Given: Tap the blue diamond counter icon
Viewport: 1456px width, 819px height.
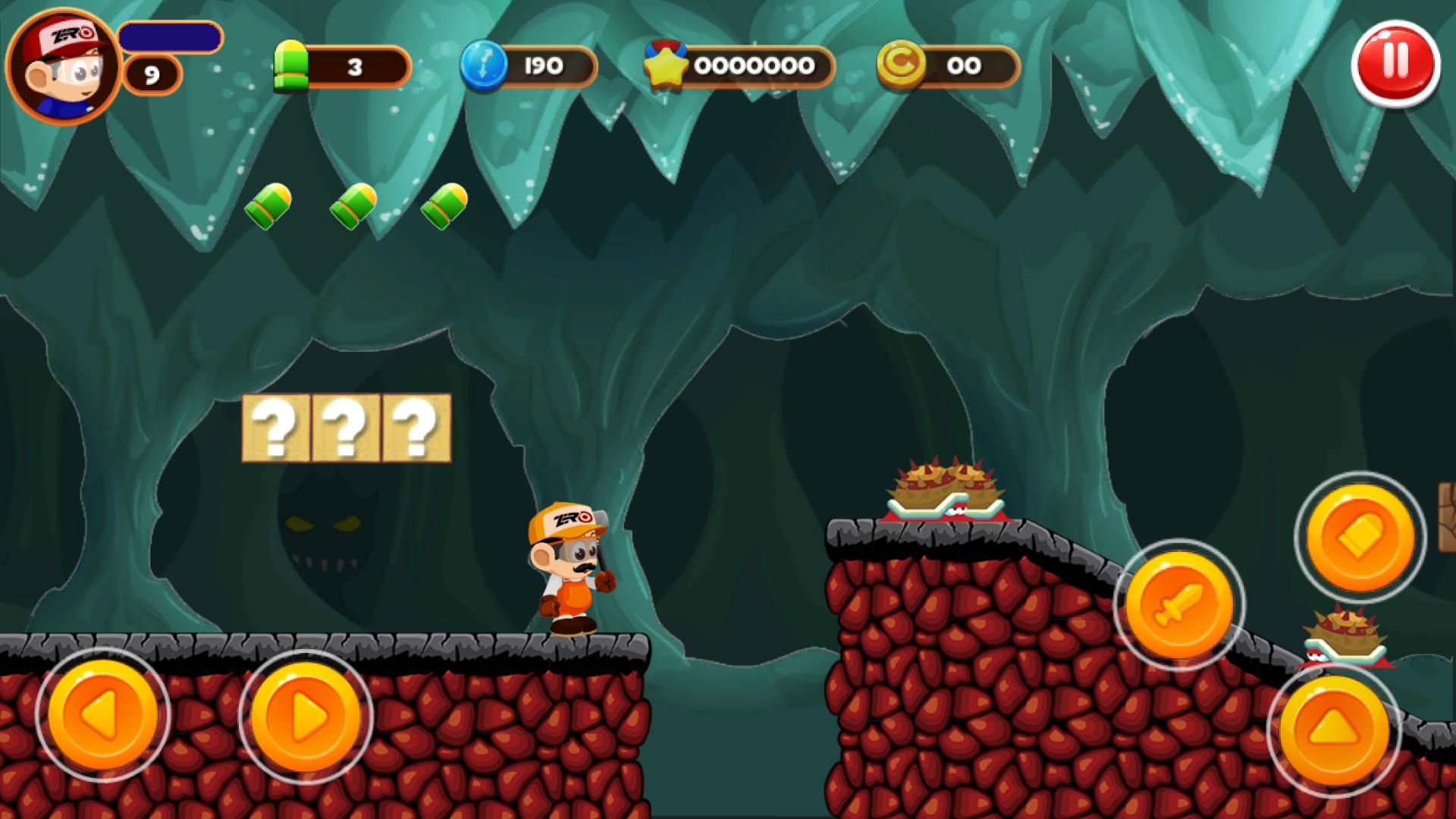Looking at the screenshot, I should [483, 67].
